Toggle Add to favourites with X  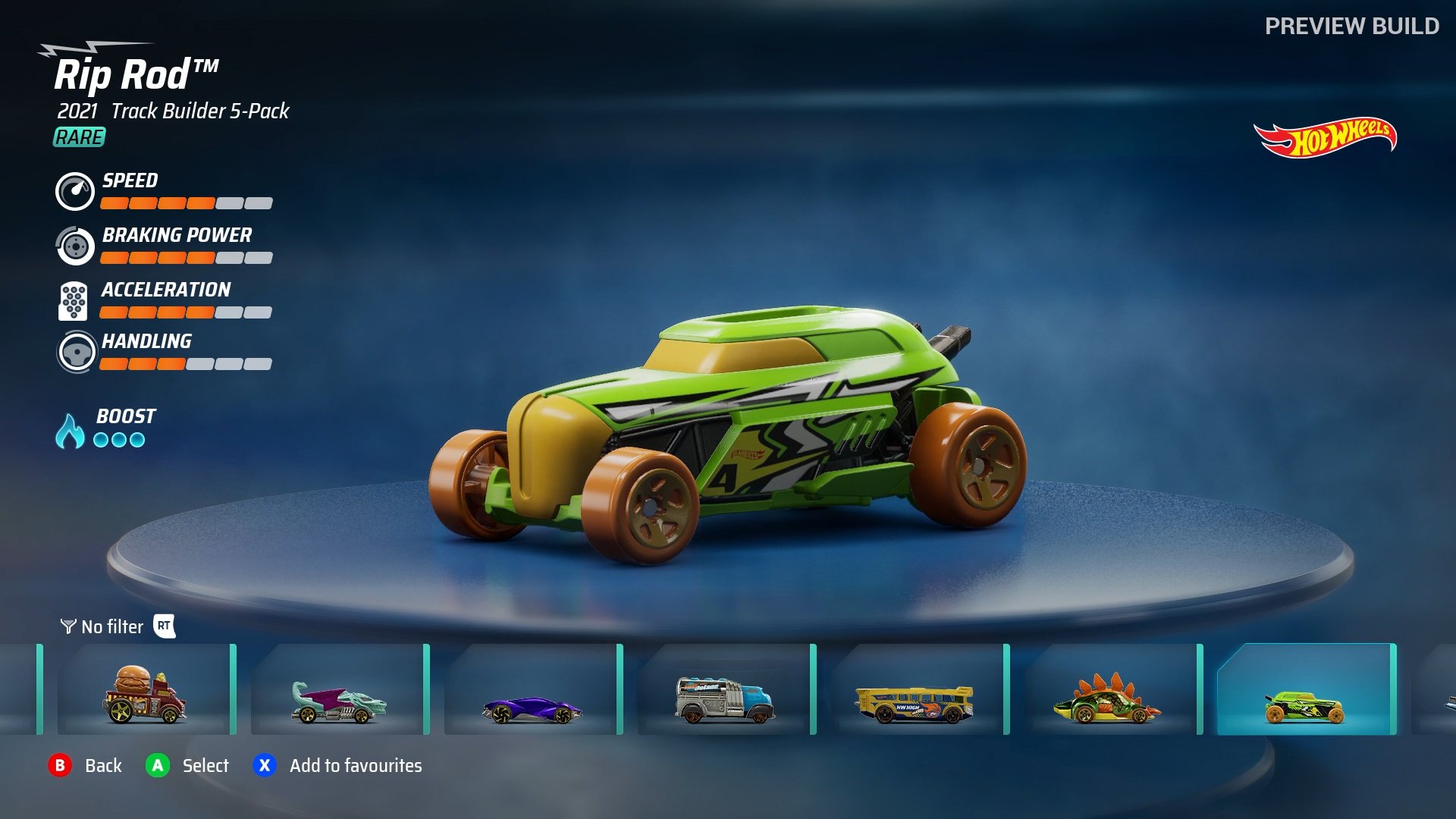[x=265, y=766]
